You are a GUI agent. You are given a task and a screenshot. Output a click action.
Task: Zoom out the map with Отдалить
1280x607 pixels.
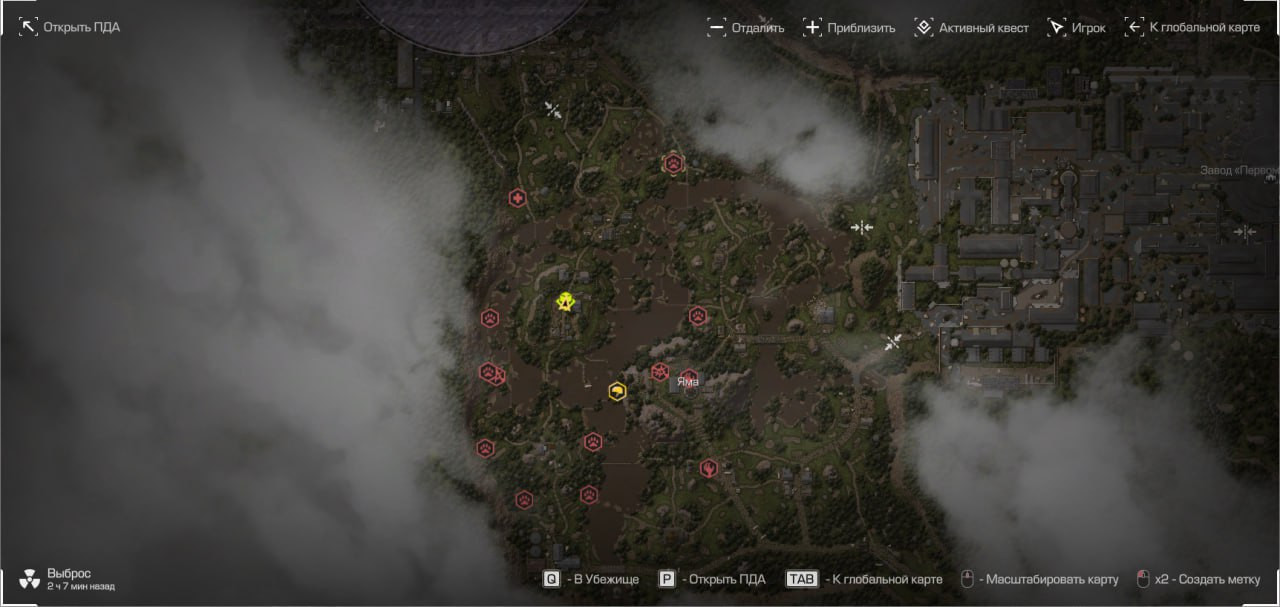[x=745, y=28]
